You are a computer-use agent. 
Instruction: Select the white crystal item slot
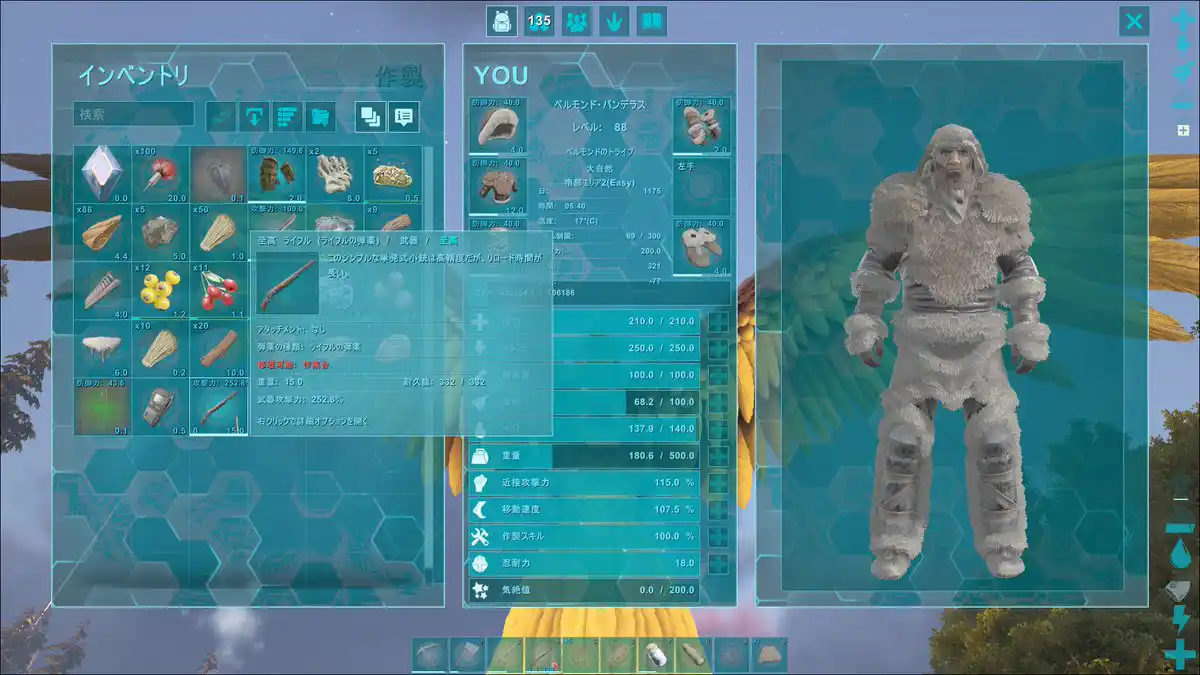click(102, 173)
